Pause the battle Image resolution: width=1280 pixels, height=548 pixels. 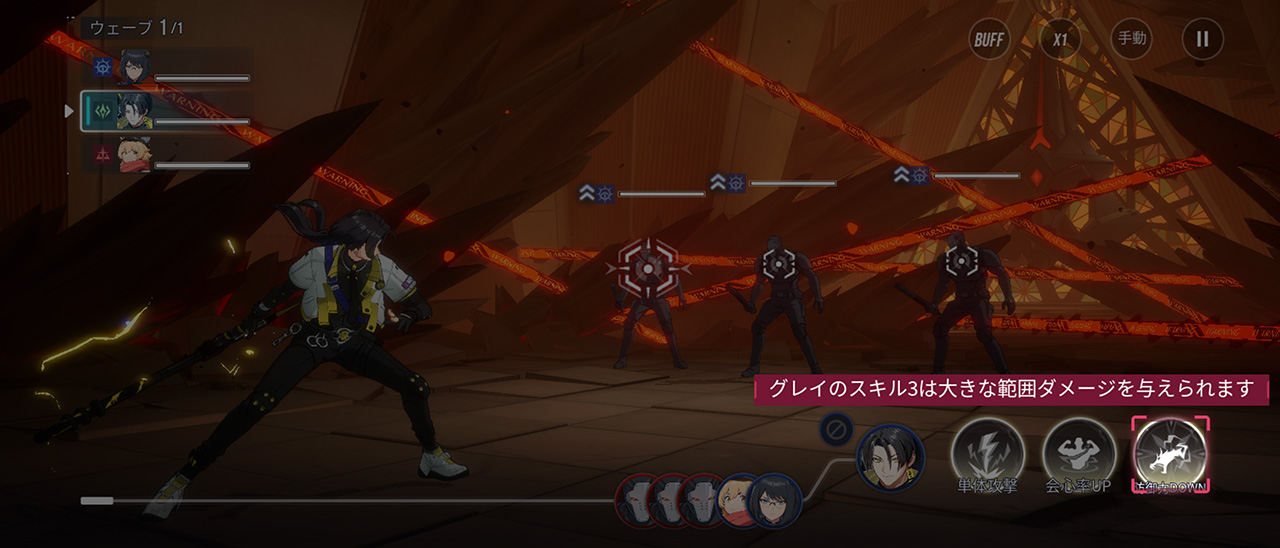(1202, 40)
